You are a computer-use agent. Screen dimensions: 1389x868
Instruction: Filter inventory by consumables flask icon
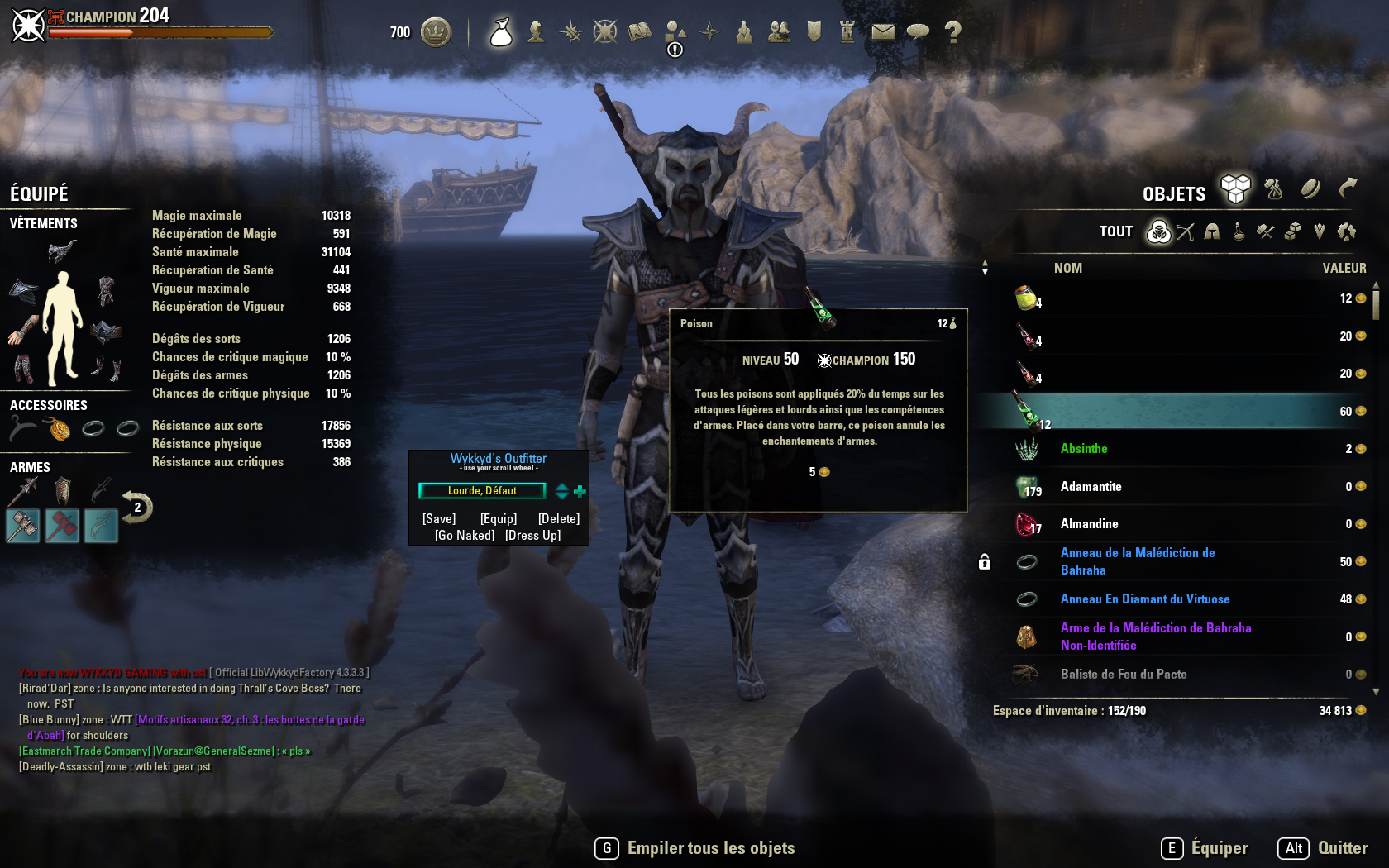click(x=1238, y=232)
